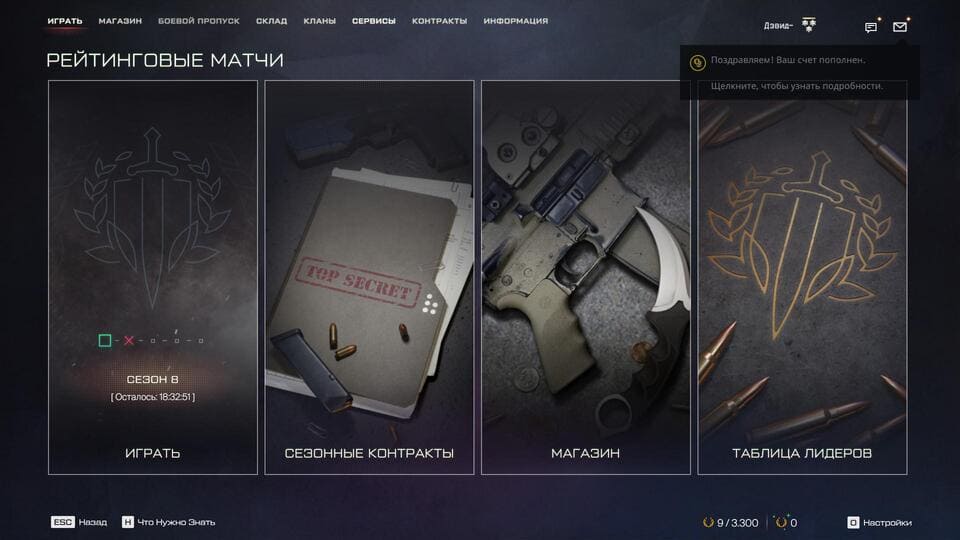Open the СКЛАД tab

click(x=271, y=21)
